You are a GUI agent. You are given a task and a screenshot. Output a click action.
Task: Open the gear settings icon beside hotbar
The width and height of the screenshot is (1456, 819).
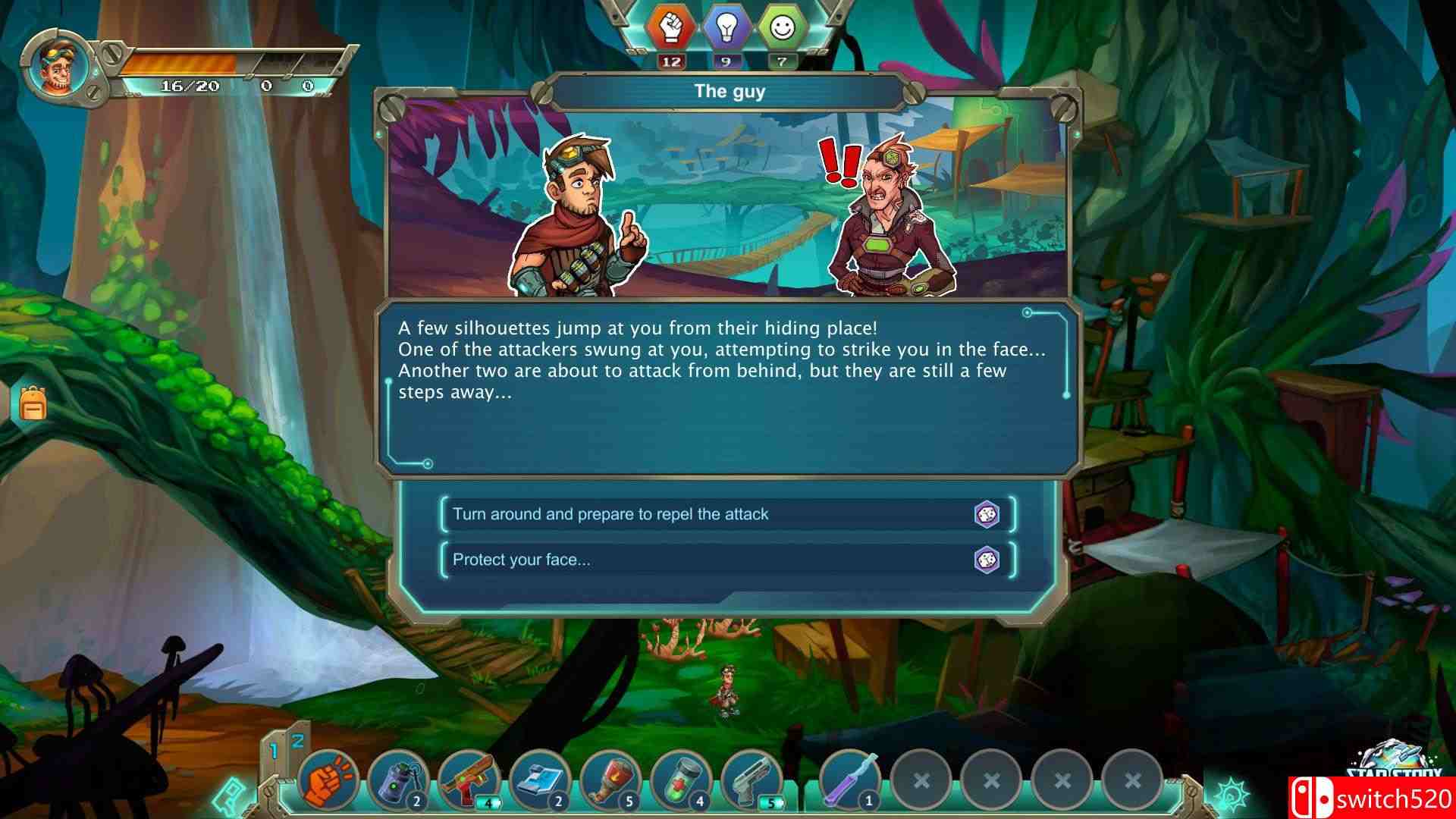(1232, 793)
